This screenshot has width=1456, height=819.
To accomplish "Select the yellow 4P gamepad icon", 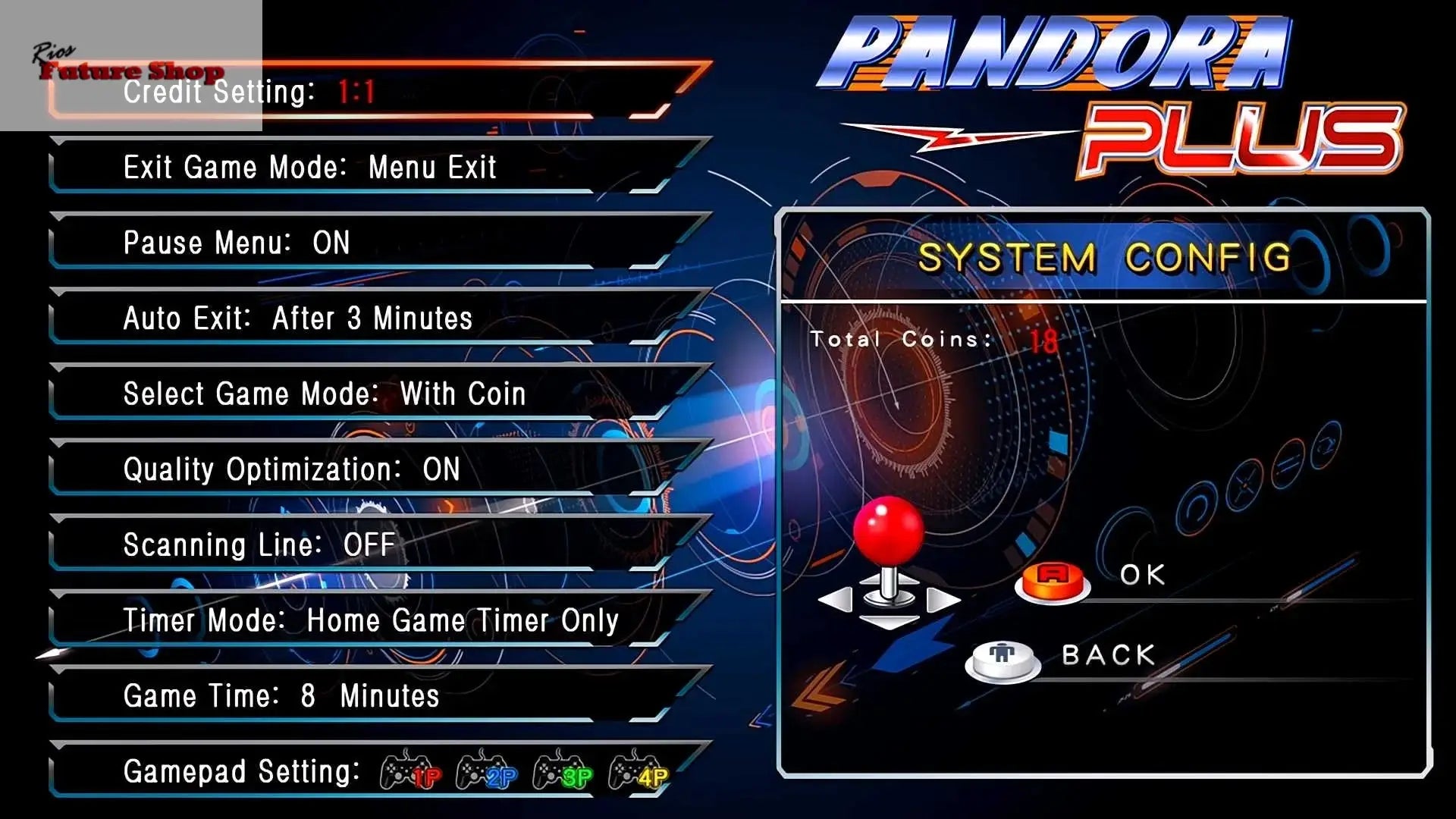I will pyautogui.click(x=639, y=770).
